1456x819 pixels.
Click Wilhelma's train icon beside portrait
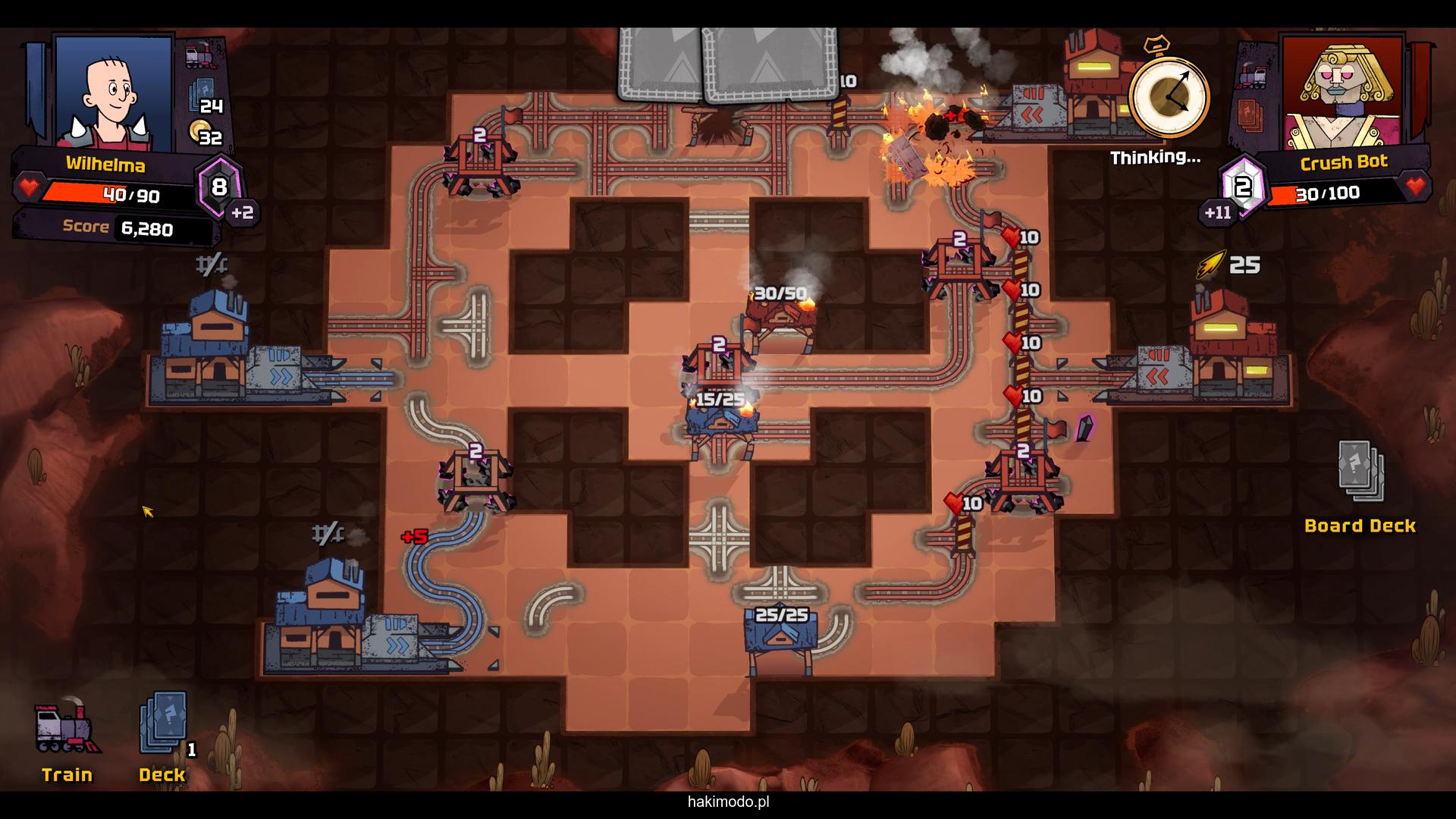[201, 56]
